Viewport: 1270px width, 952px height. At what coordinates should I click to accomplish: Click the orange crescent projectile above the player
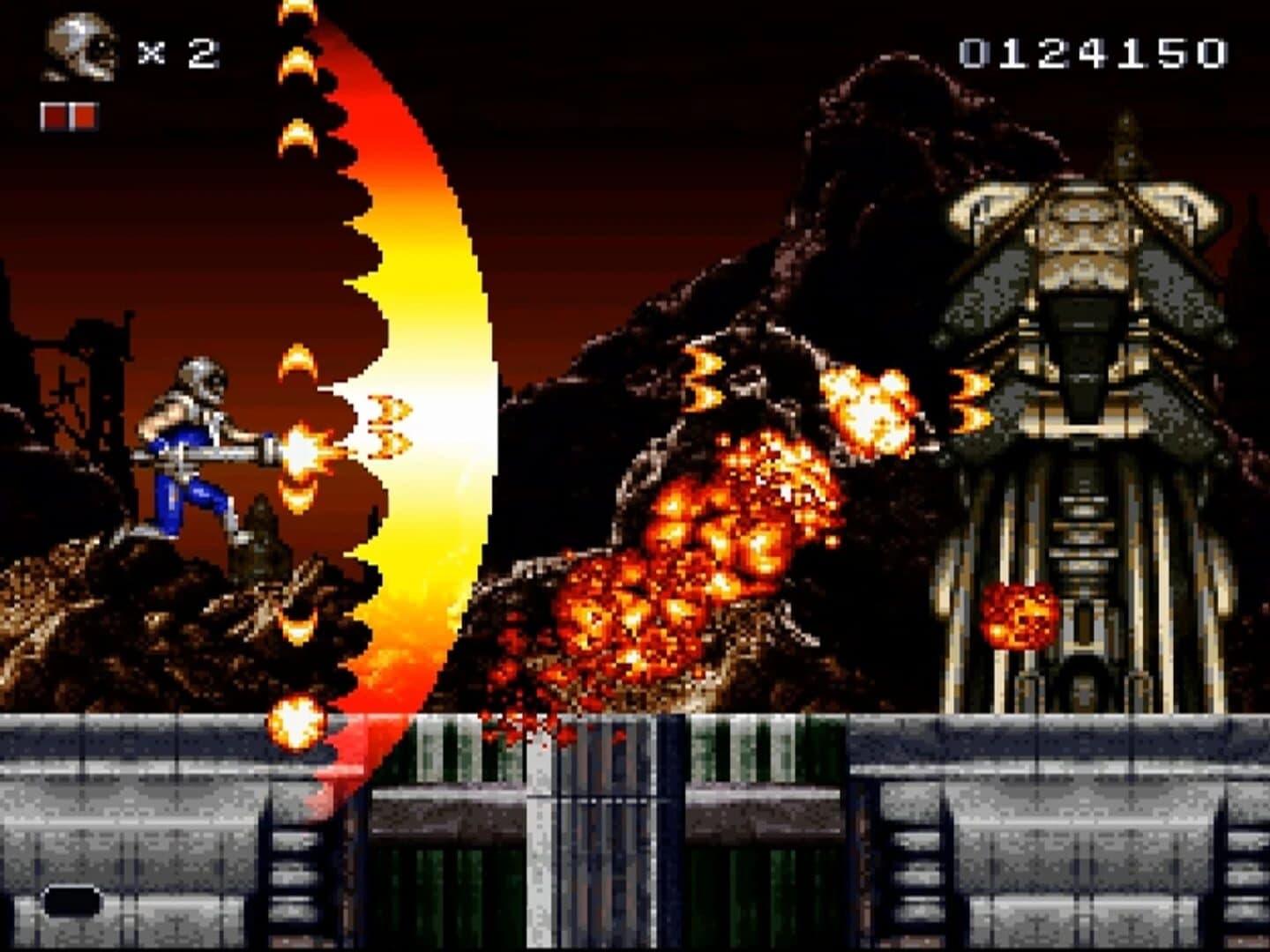coord(297,361)
